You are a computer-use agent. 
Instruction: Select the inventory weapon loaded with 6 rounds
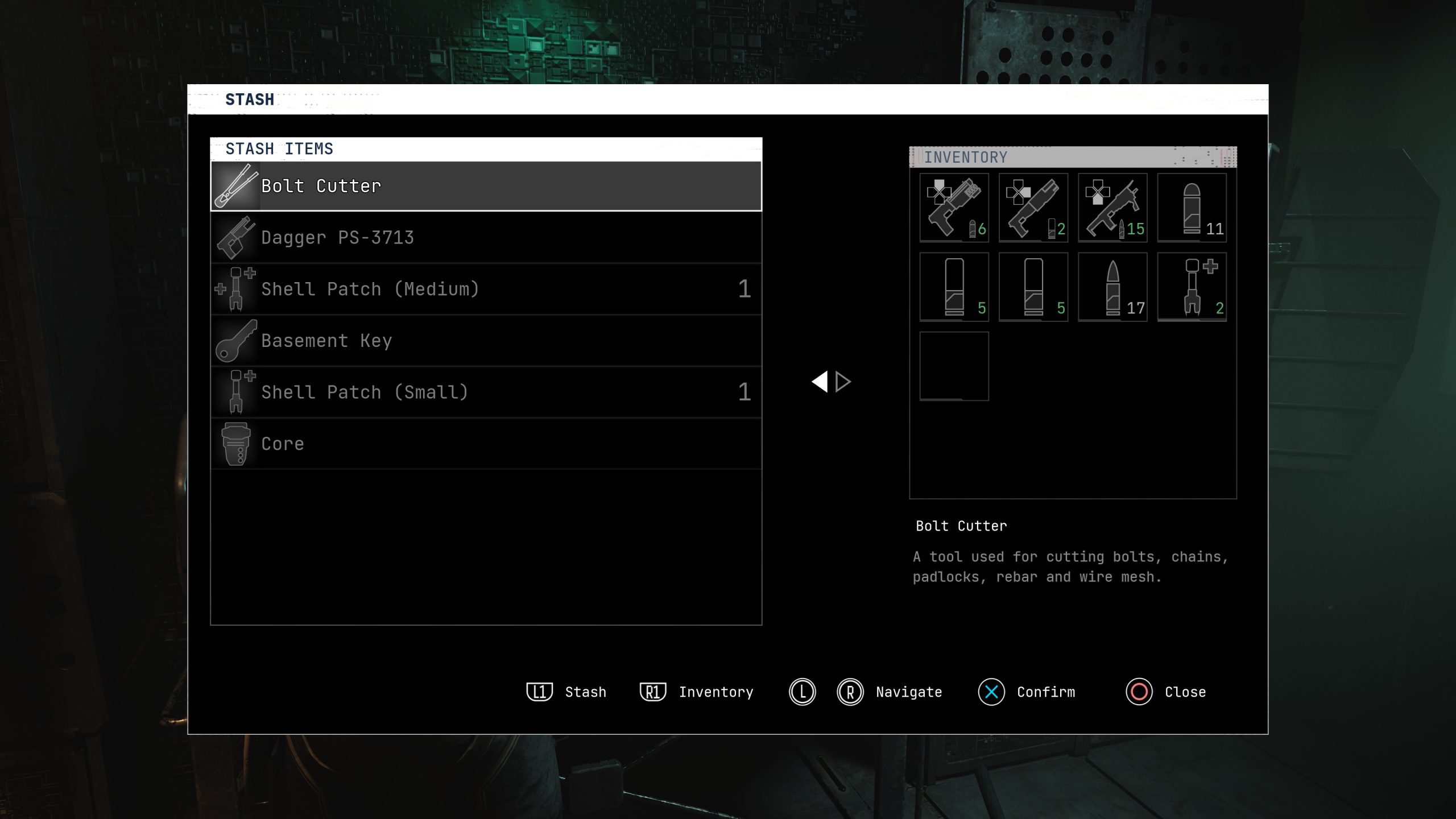point(954,208)
